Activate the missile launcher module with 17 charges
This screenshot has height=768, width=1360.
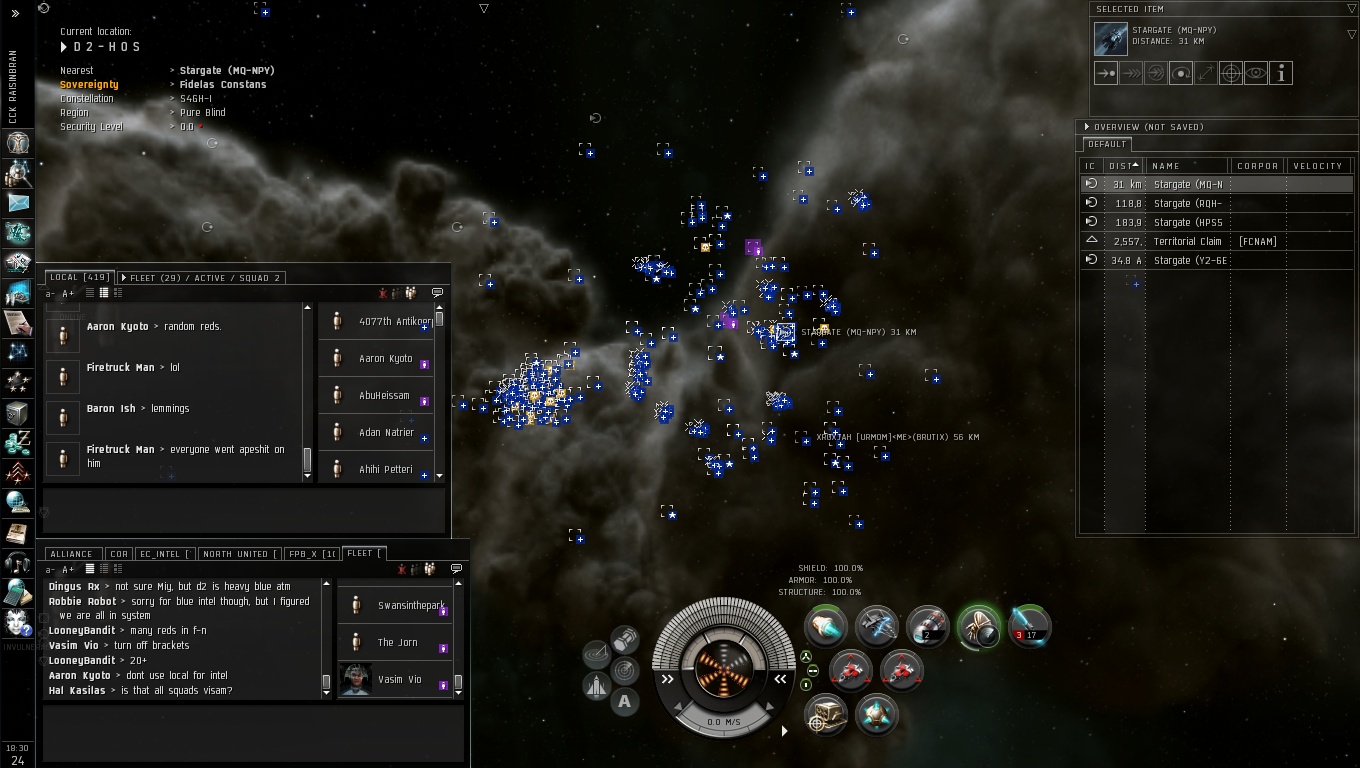coord(1027,627)
